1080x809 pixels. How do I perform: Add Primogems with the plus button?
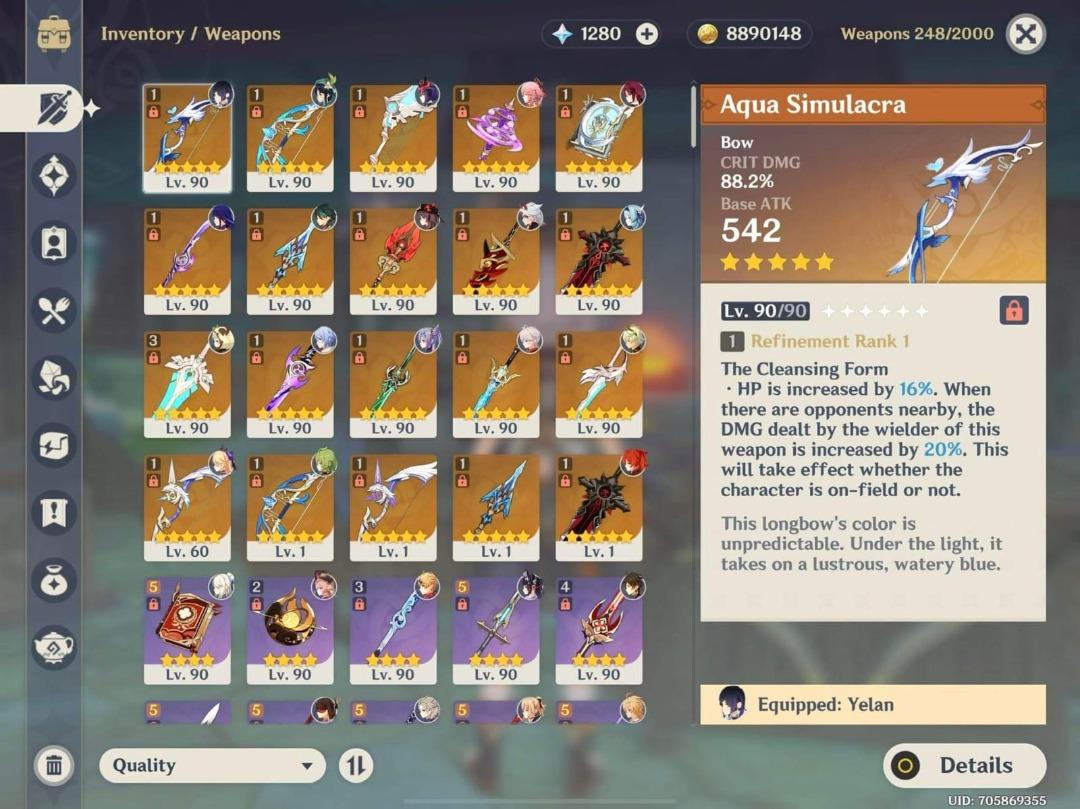[x=647, y=34]
